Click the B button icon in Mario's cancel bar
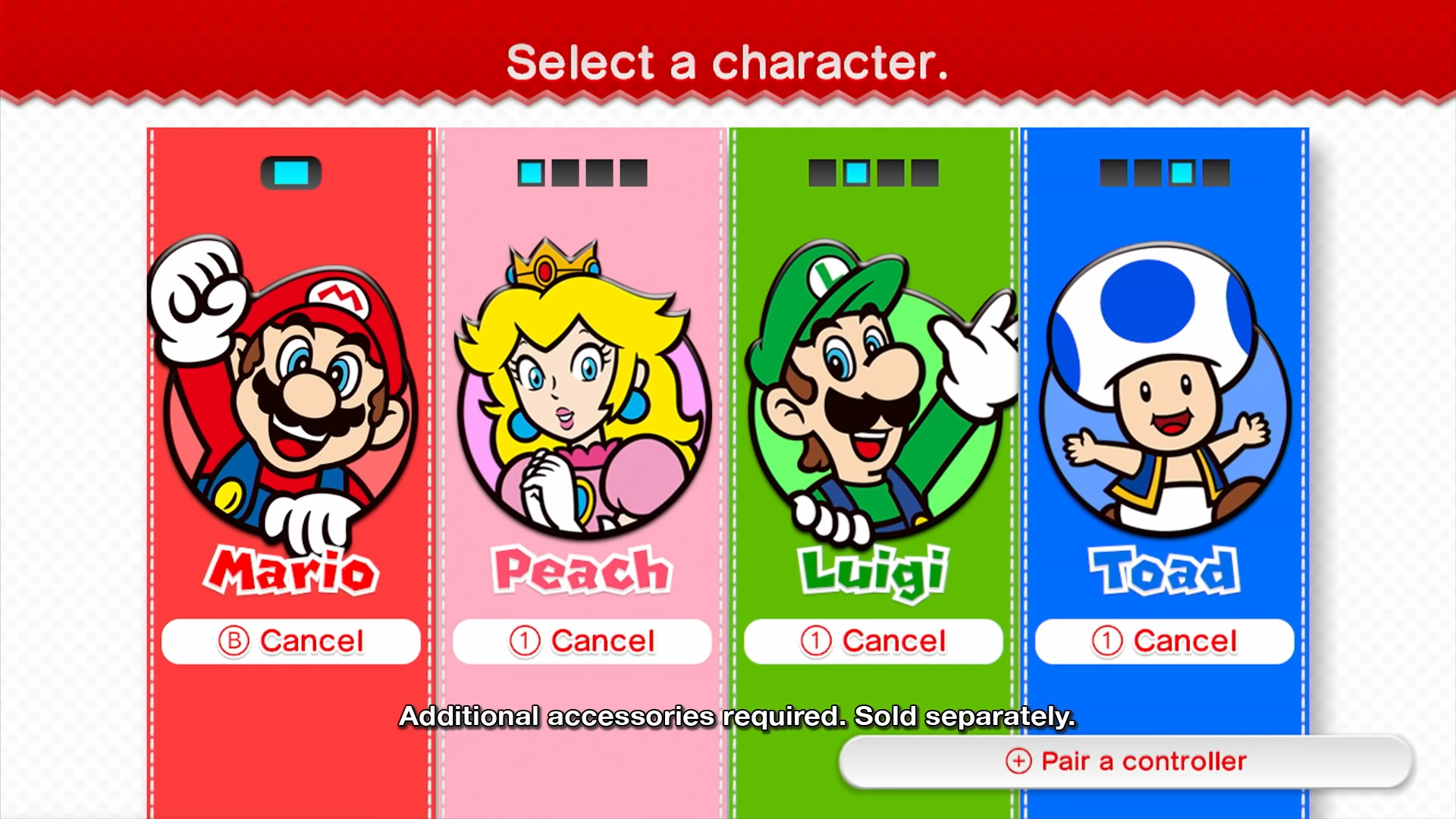 pyautogui.click(x=235, y=641)
